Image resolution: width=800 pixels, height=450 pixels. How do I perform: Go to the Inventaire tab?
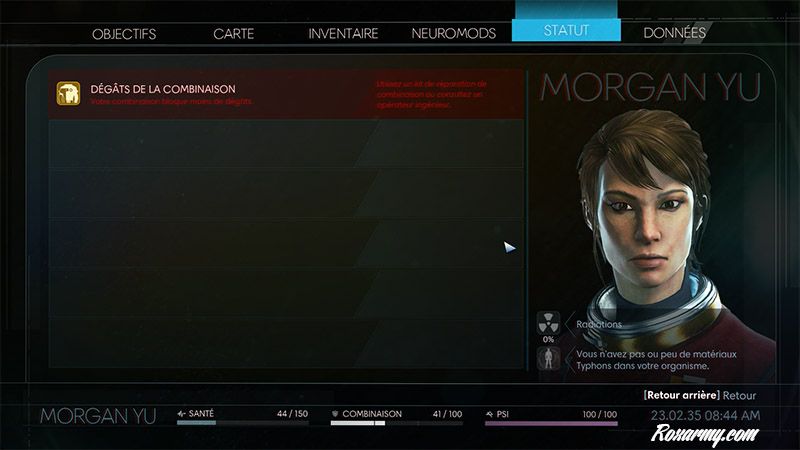point(343,33)
